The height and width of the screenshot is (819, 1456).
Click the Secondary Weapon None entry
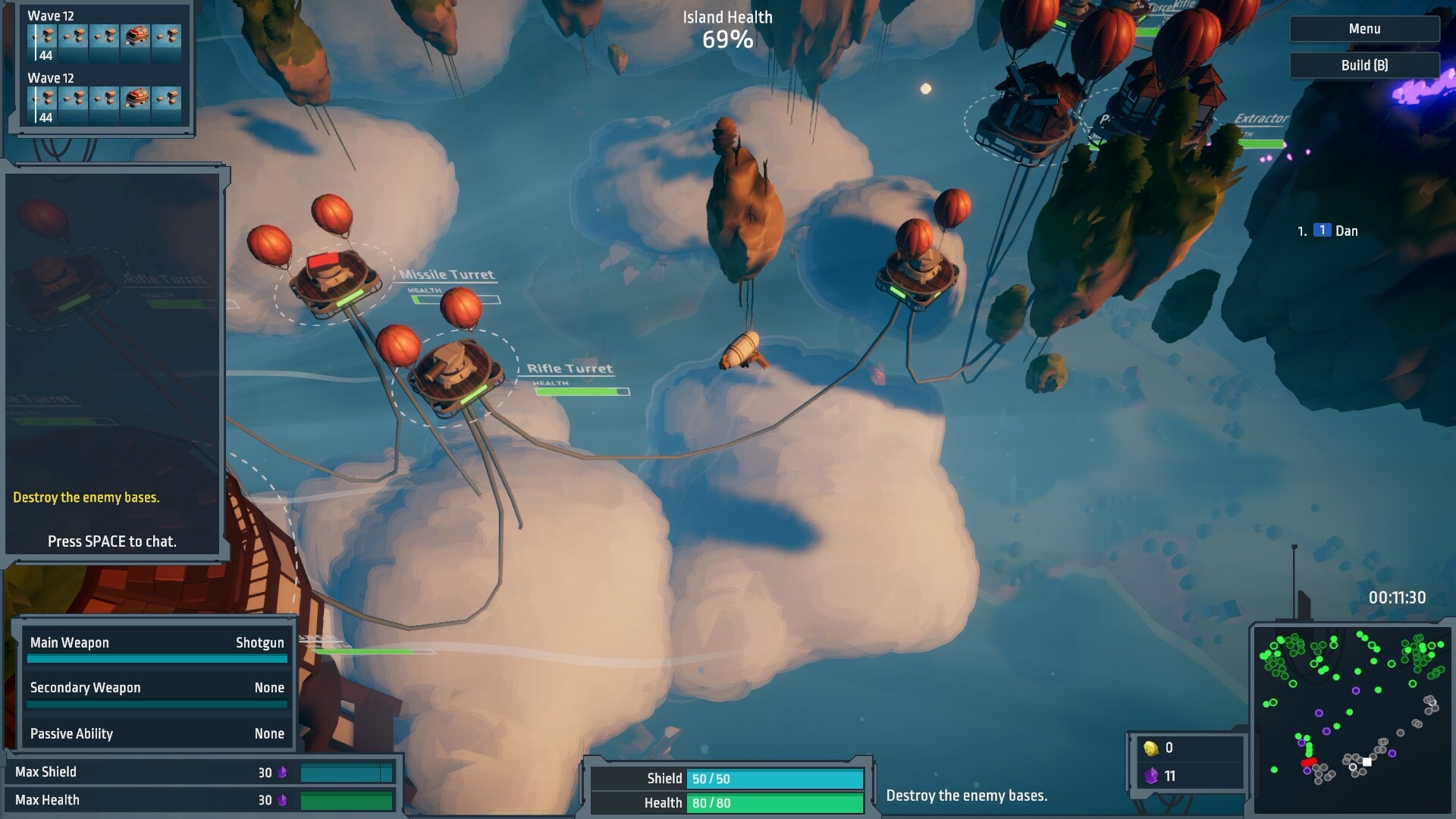click(156, 688)
